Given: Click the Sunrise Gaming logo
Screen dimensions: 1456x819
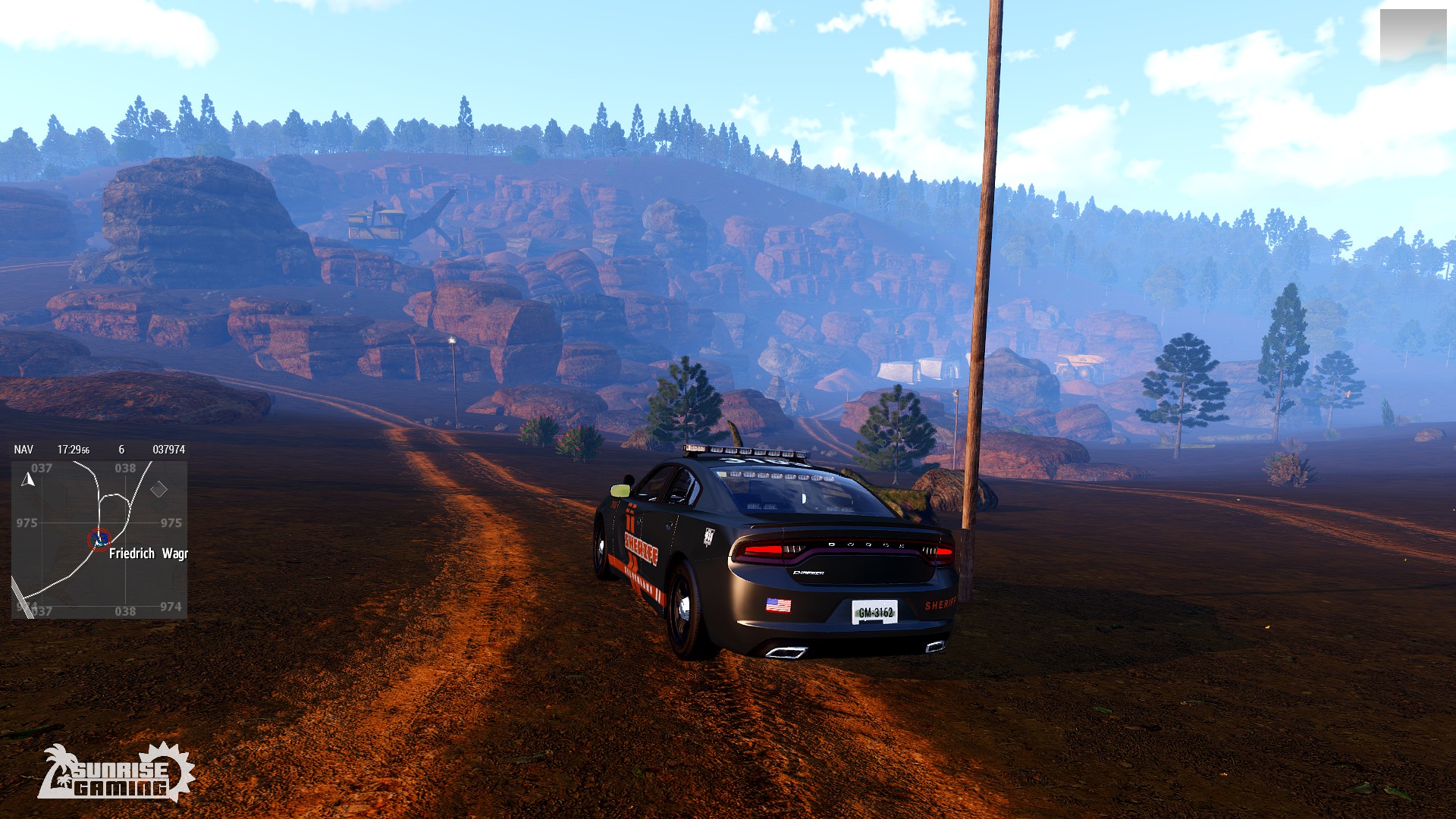Looking at the screenshot, I should (116, 772).
